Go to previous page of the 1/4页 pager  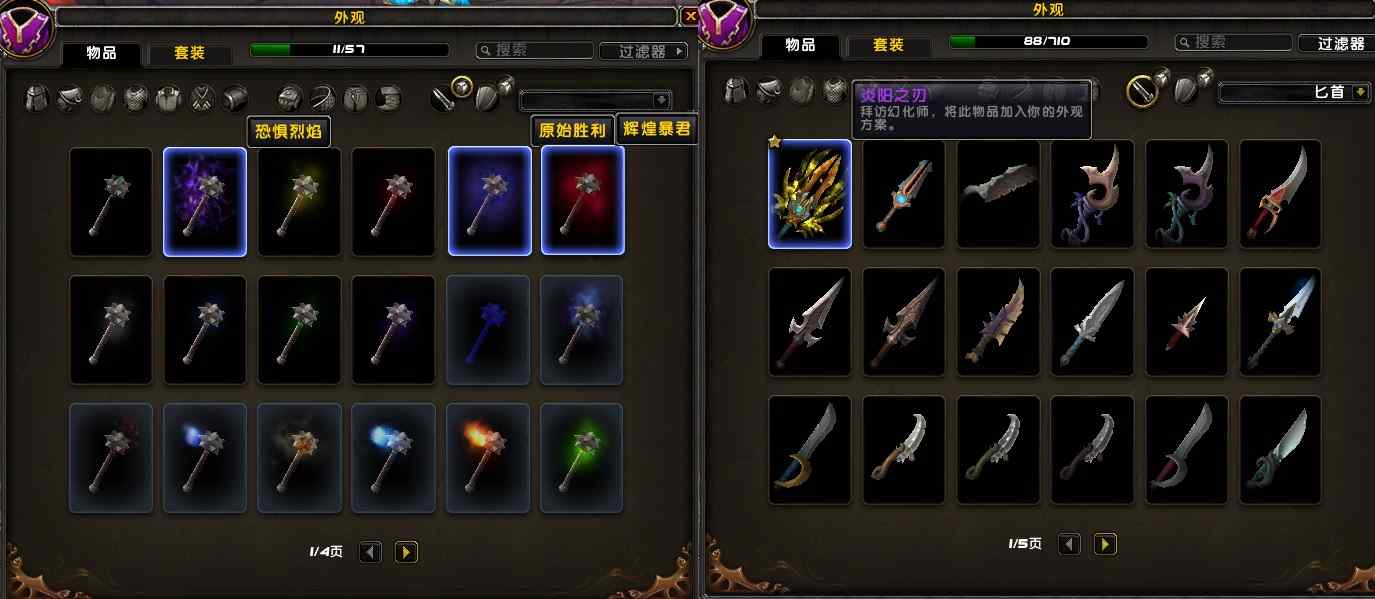[370, 551]
